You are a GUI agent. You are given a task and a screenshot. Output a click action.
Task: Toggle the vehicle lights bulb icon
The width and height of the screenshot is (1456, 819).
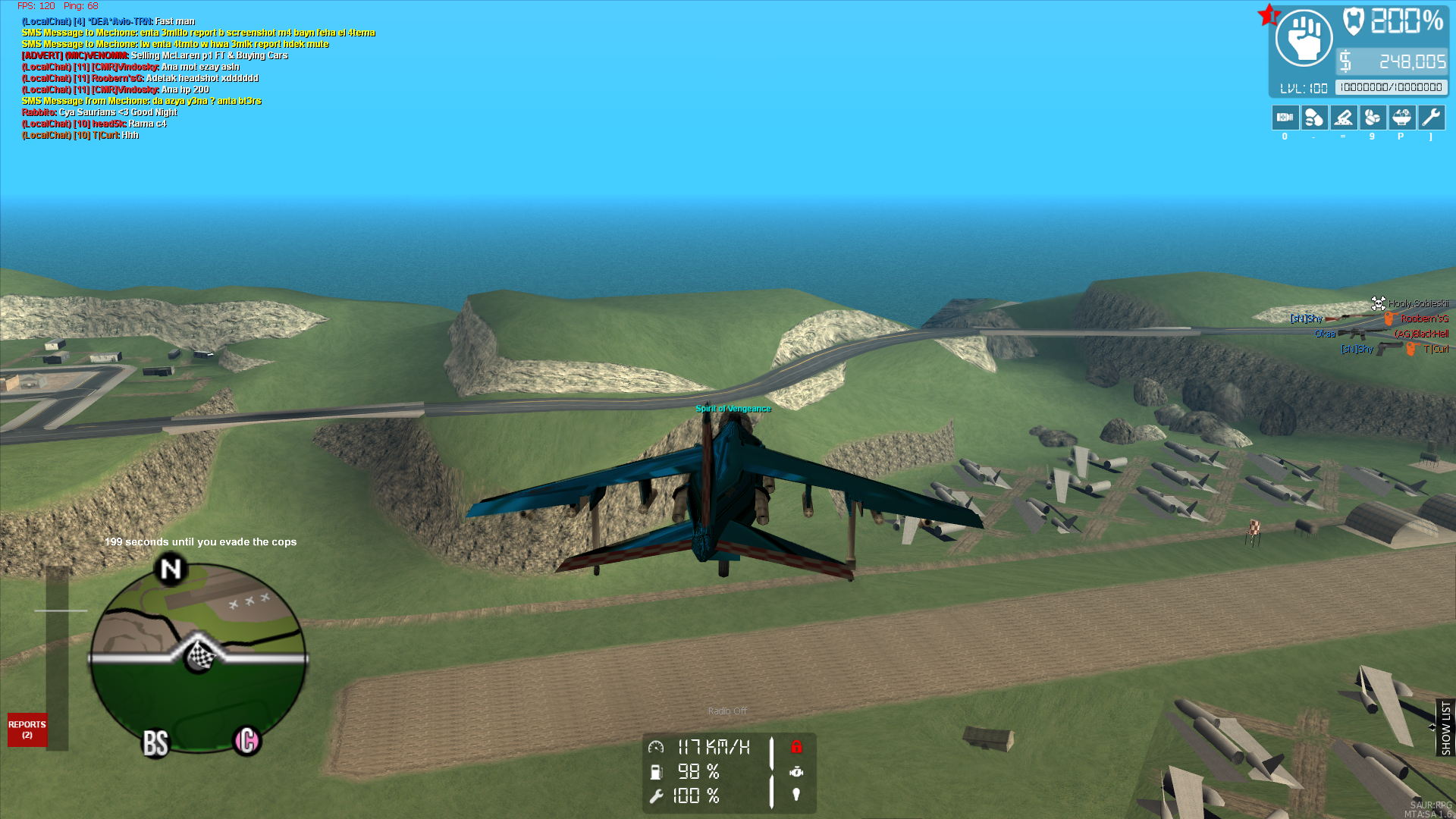click(796, 795)
